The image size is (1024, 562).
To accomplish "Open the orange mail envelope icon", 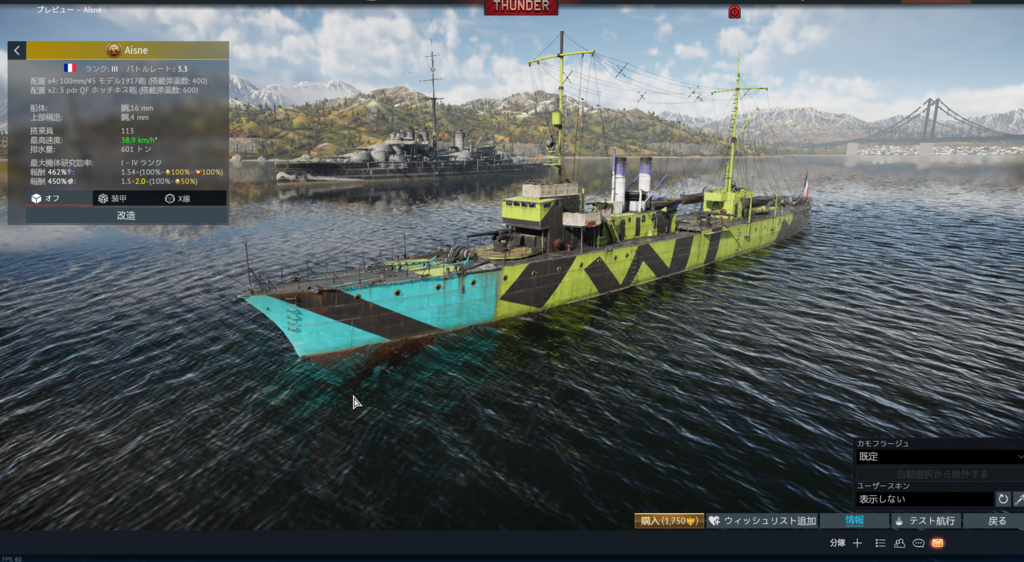I will point(937,543).
